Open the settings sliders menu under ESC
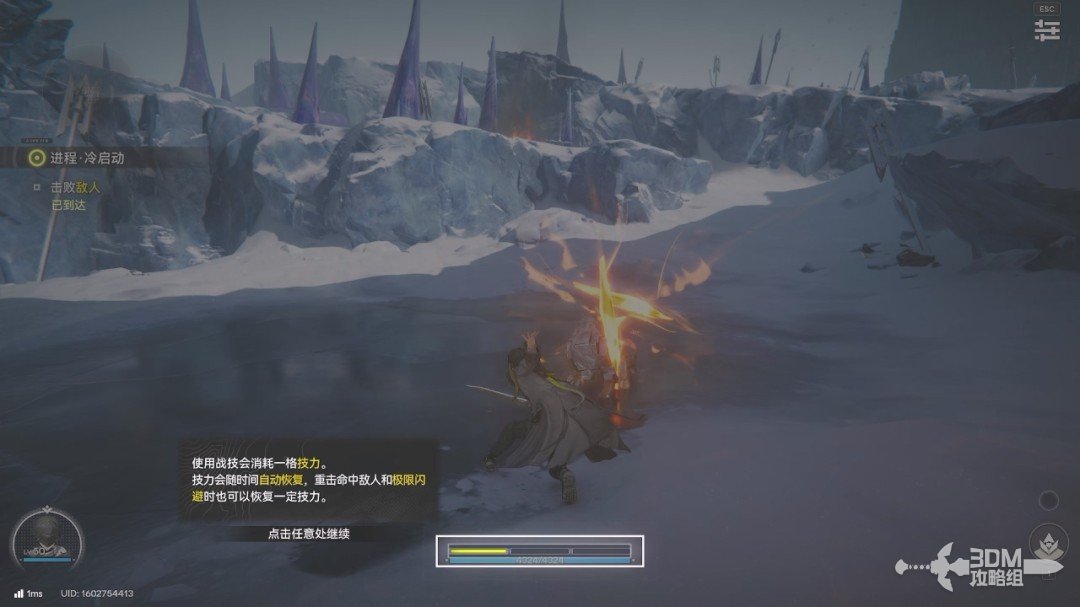This screenshot has height=607, width=1080. [x=1047, y=31]
